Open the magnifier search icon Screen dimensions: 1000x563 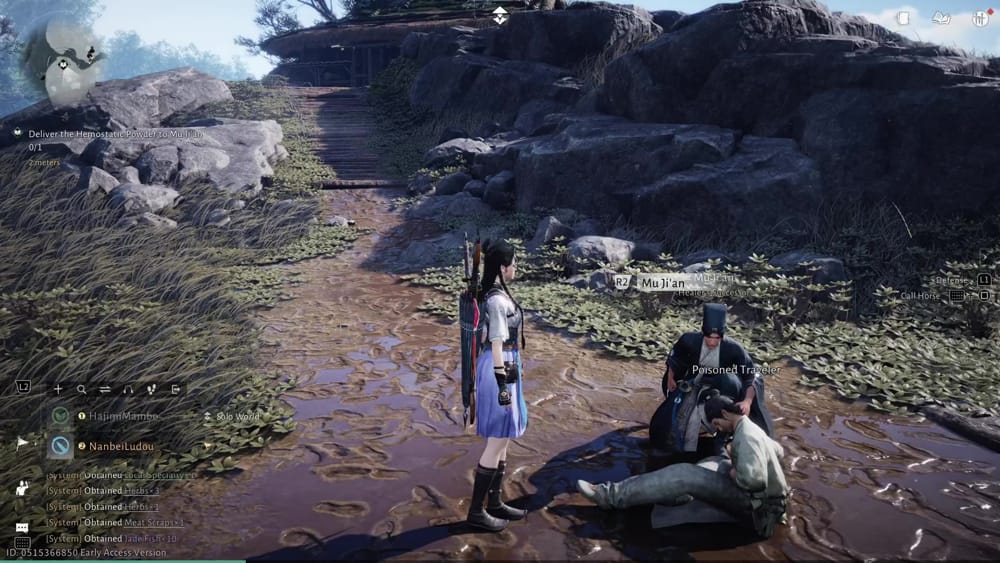(81, 389)
